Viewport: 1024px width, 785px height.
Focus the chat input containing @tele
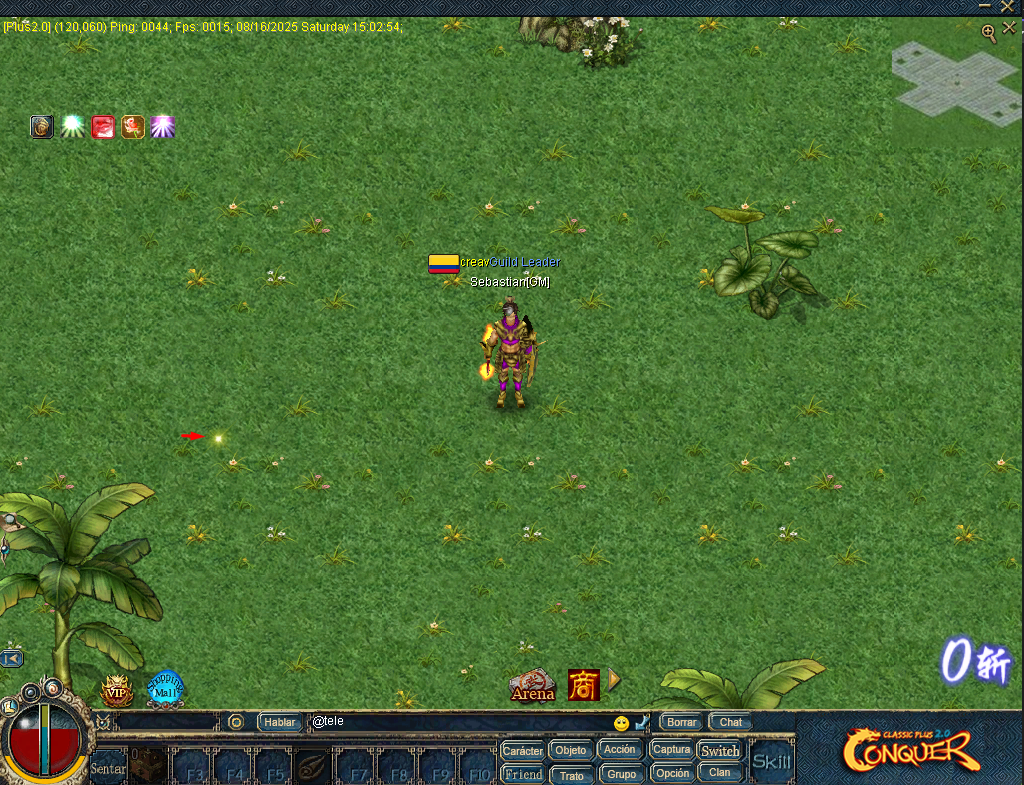pyautogui.click(x=460, y=722)
